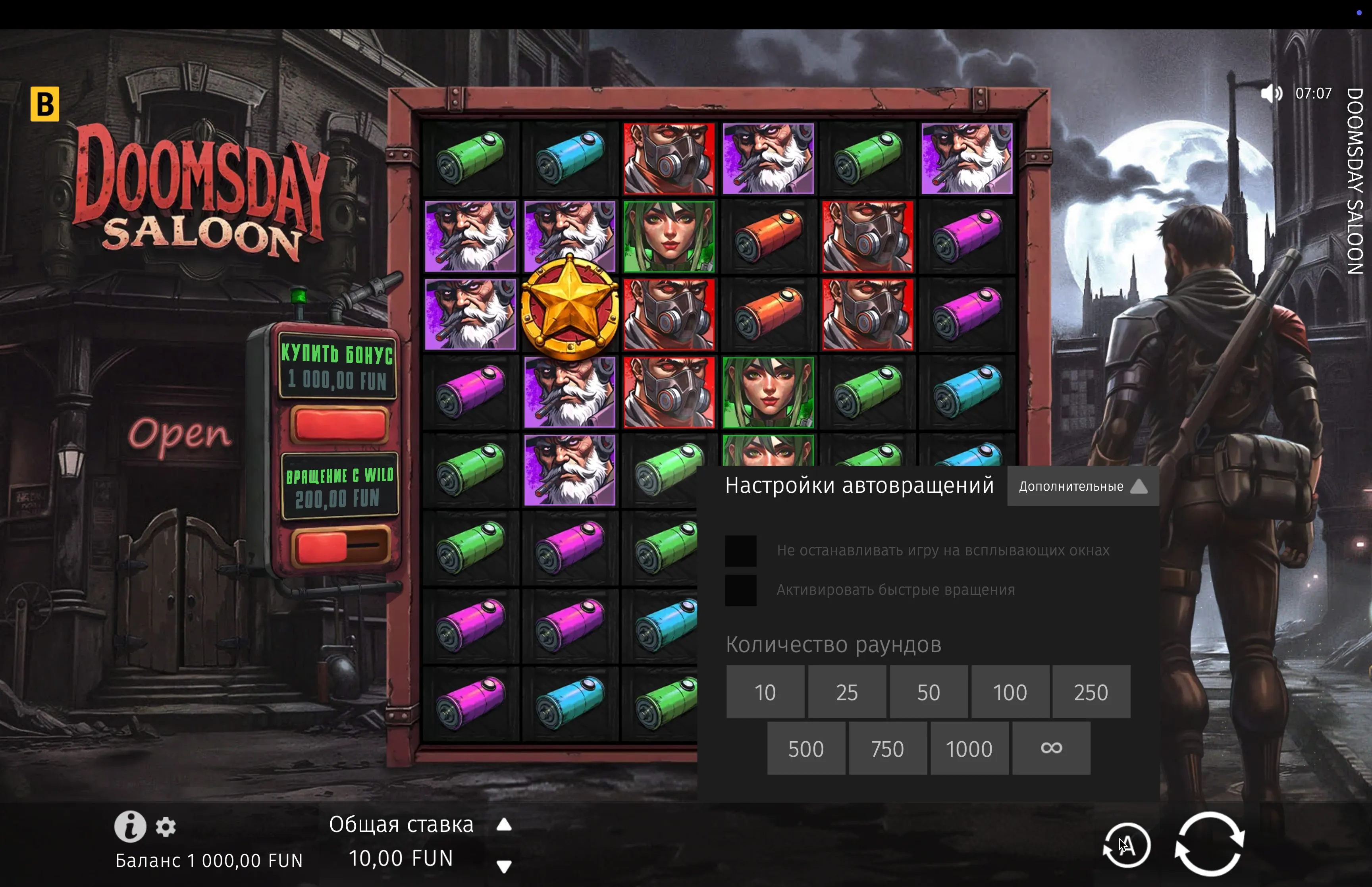Toggle the autospin A button
1372x887 pixels.
pos(1127,846)
